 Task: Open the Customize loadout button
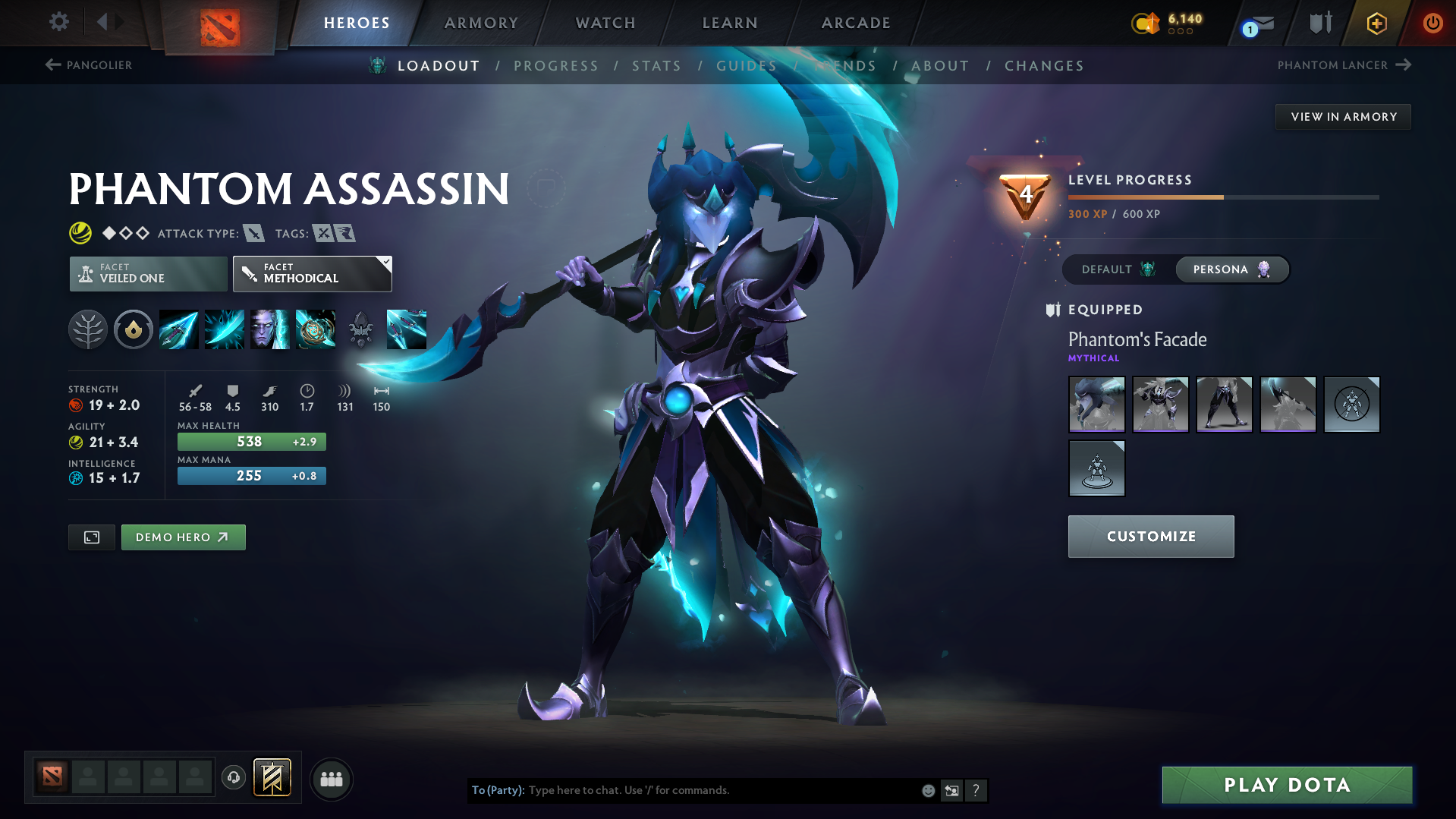(1150, 537)
